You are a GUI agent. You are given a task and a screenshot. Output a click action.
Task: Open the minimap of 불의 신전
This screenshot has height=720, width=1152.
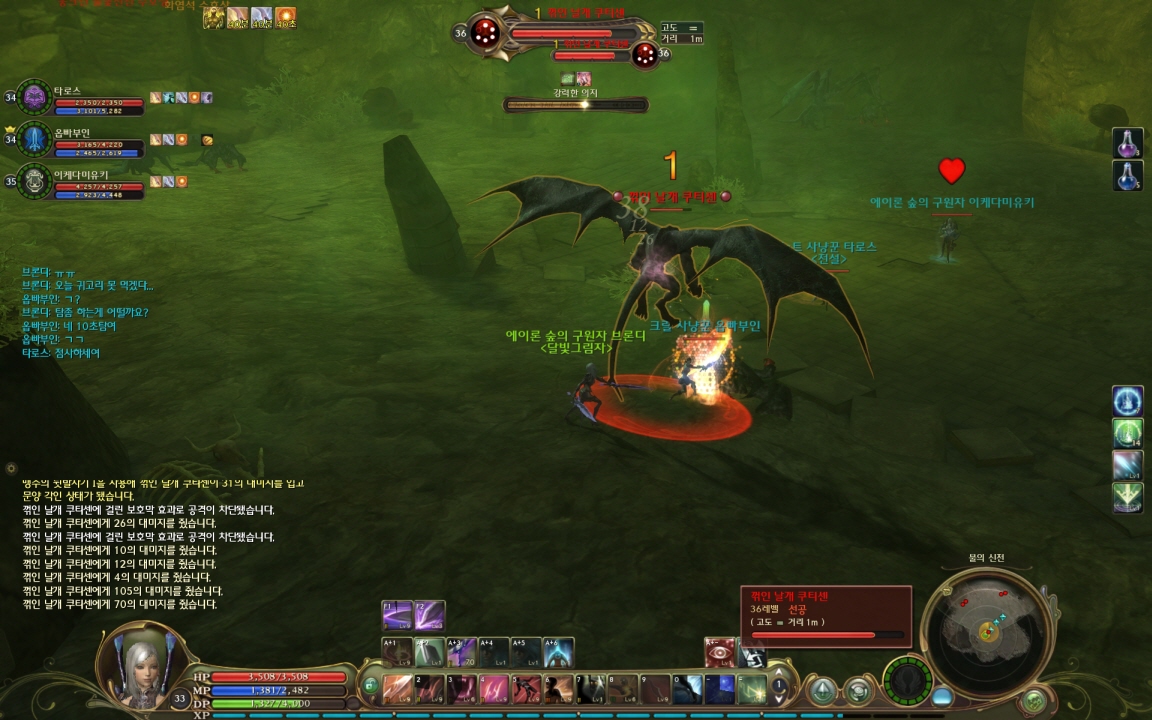pyautogui.click(x=987, y=630)
